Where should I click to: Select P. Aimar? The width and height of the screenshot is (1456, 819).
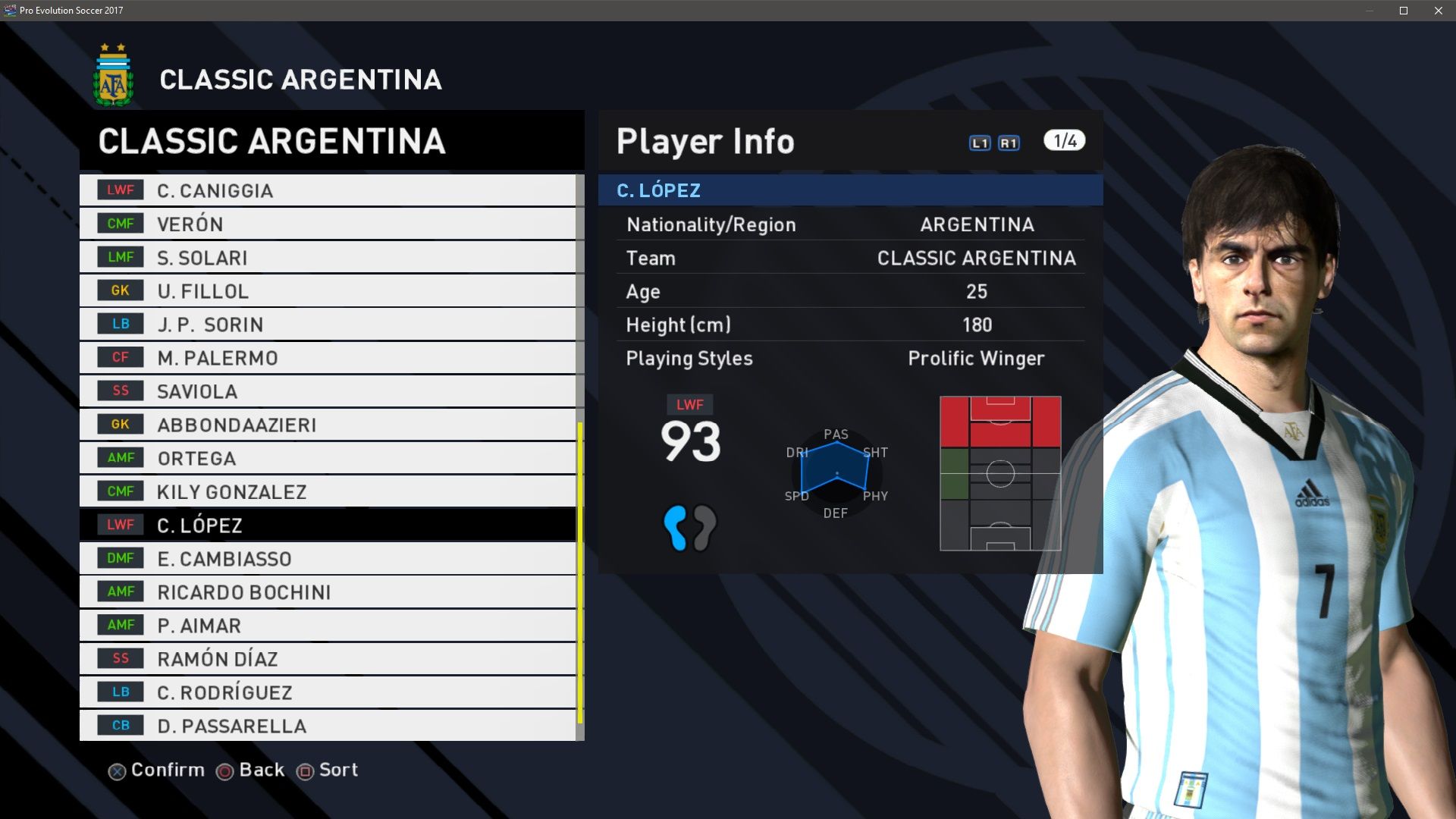[328, 625]
